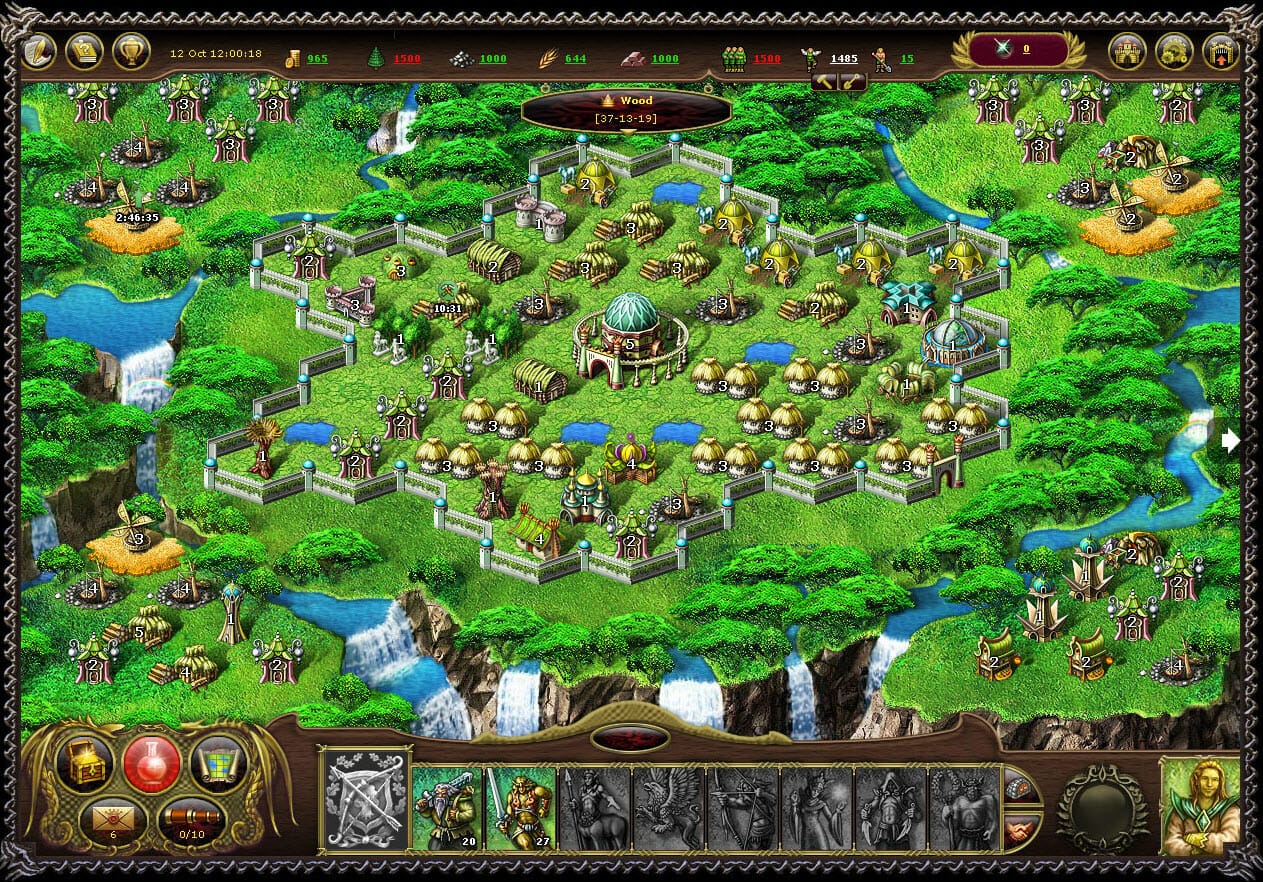Open the quill feather icon menu
This screenshot has width=1263, height=882.
point(39,52)
